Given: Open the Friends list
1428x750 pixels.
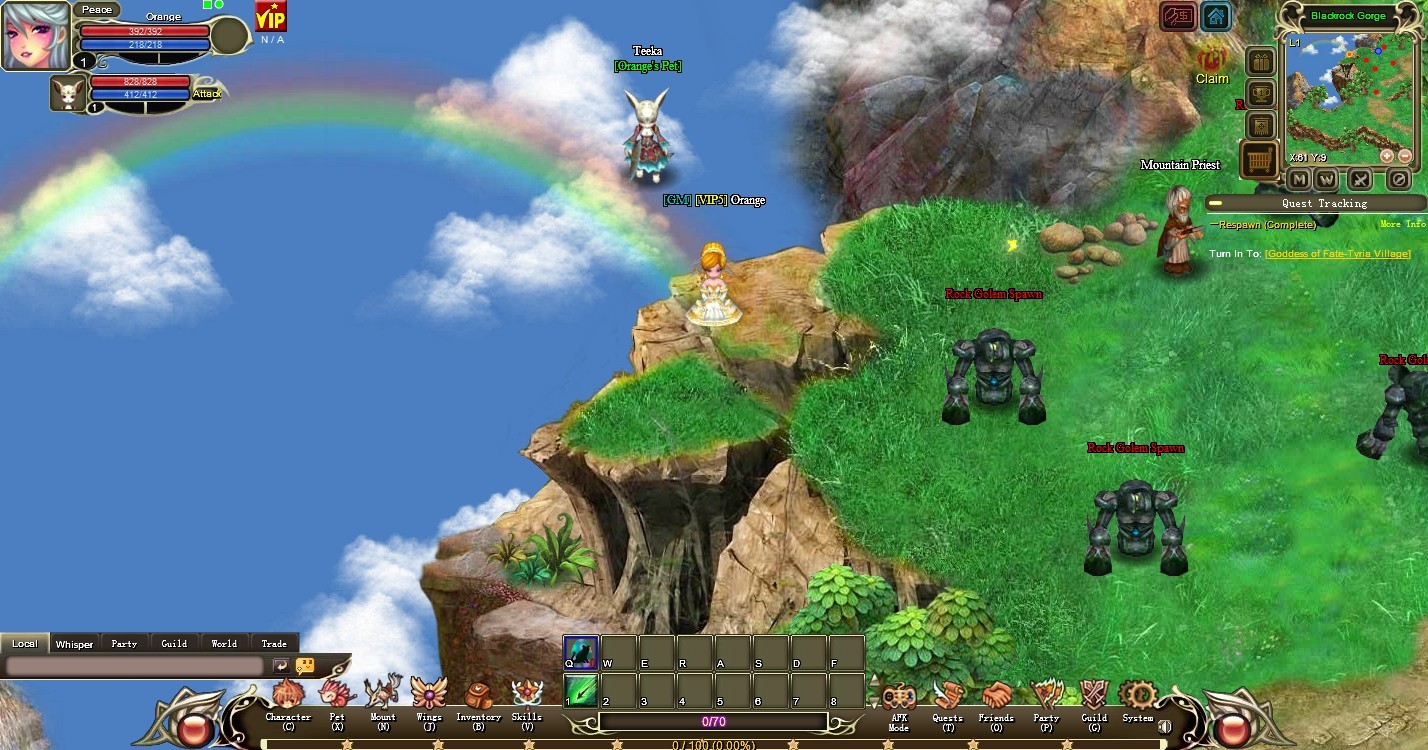Looking at the screenshot, I should click(x=996, y=696).
